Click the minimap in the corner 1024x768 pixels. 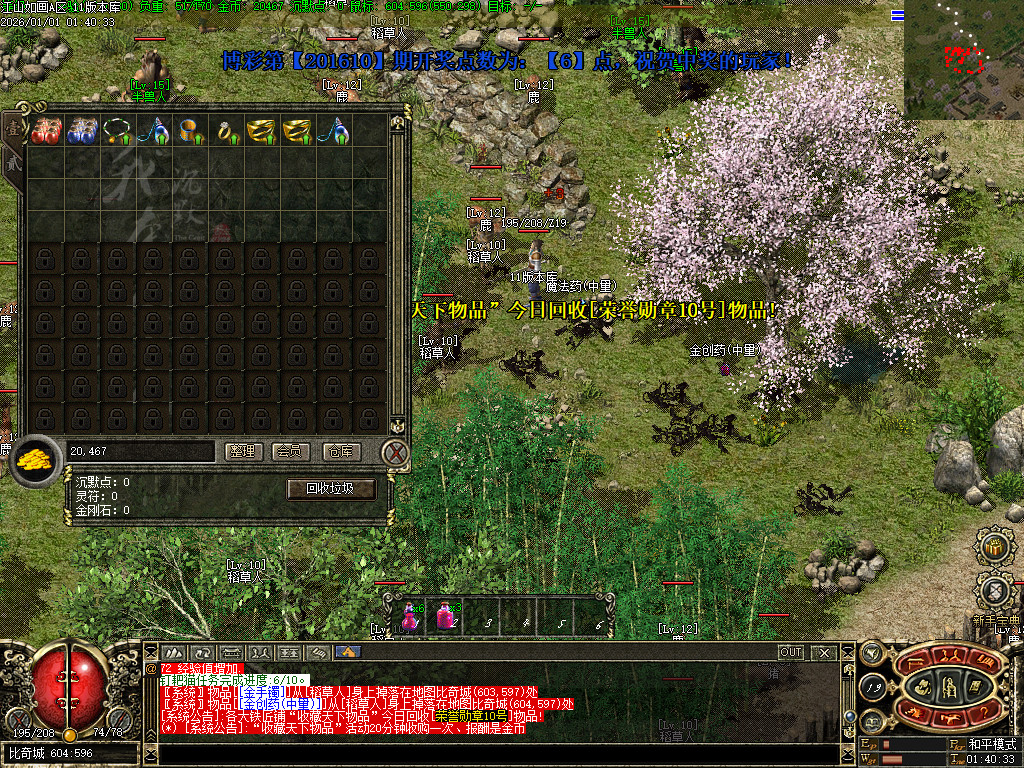[963, 59]
